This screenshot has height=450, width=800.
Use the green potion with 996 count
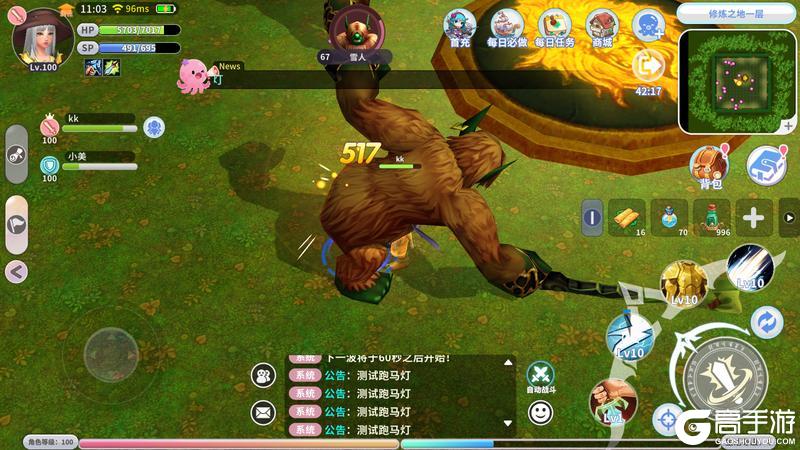pos(711,217)
